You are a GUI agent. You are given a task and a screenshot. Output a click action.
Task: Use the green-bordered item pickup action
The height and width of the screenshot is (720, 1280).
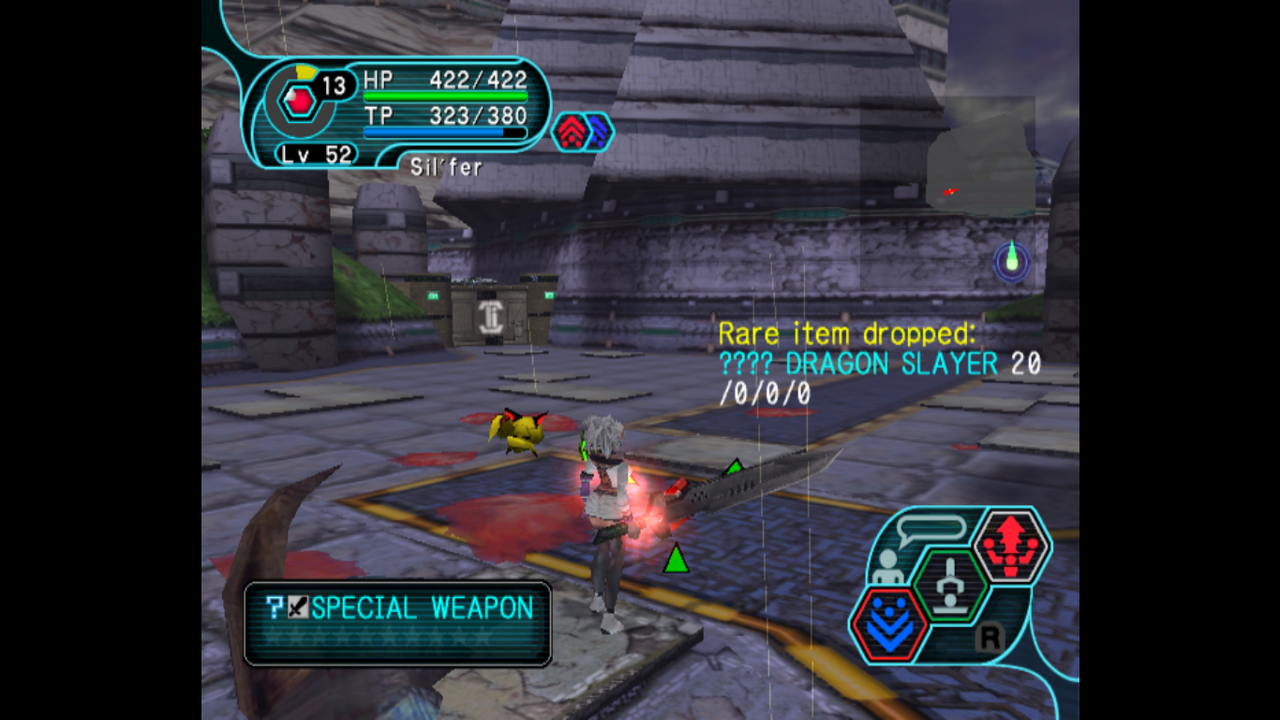click(950, 584)
